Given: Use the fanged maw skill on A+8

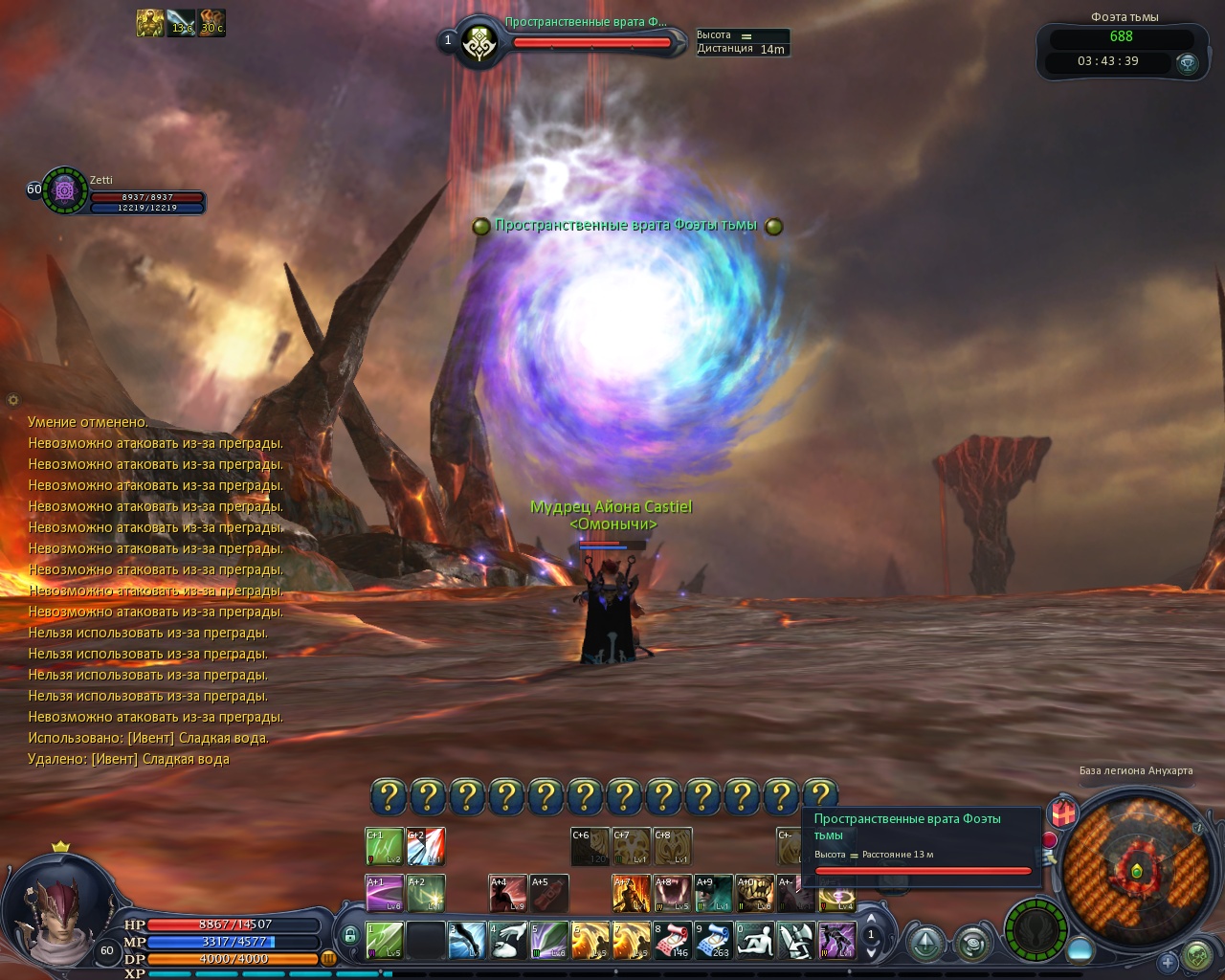Looking at the screenshot, I should pyautogui.click(x=672, y=893).
